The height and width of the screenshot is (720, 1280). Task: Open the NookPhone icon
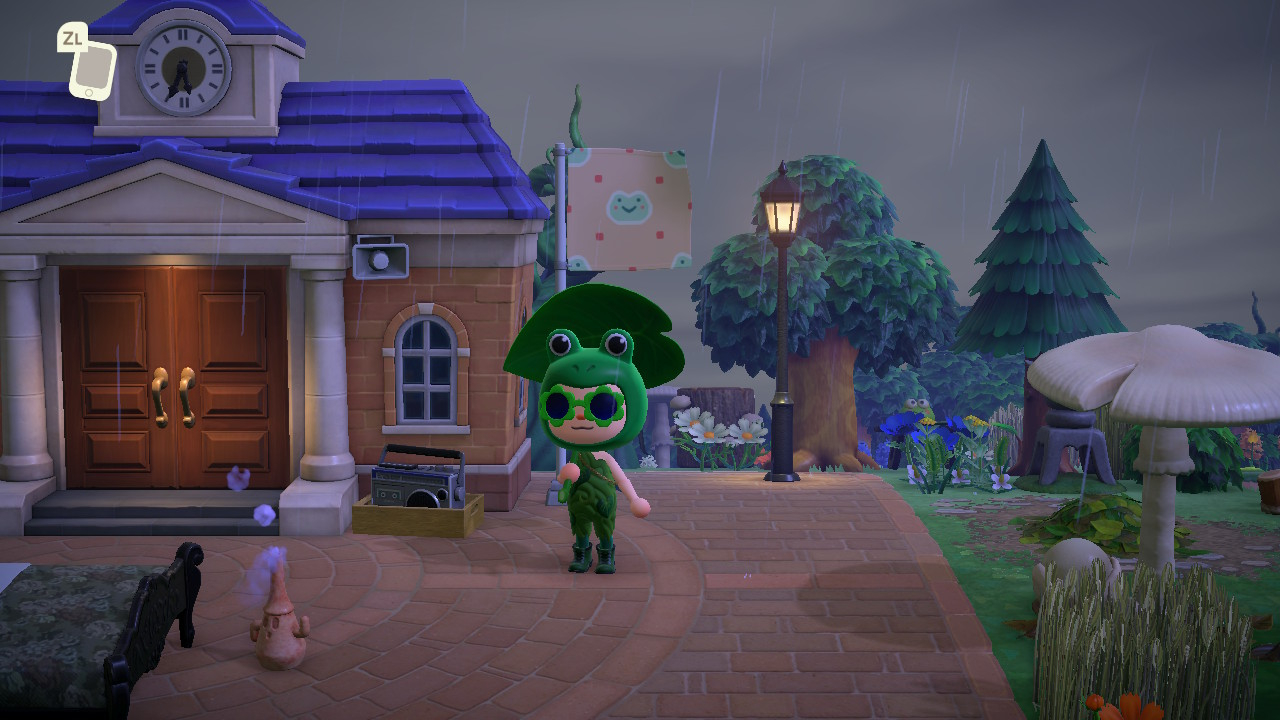click(92, 68)
